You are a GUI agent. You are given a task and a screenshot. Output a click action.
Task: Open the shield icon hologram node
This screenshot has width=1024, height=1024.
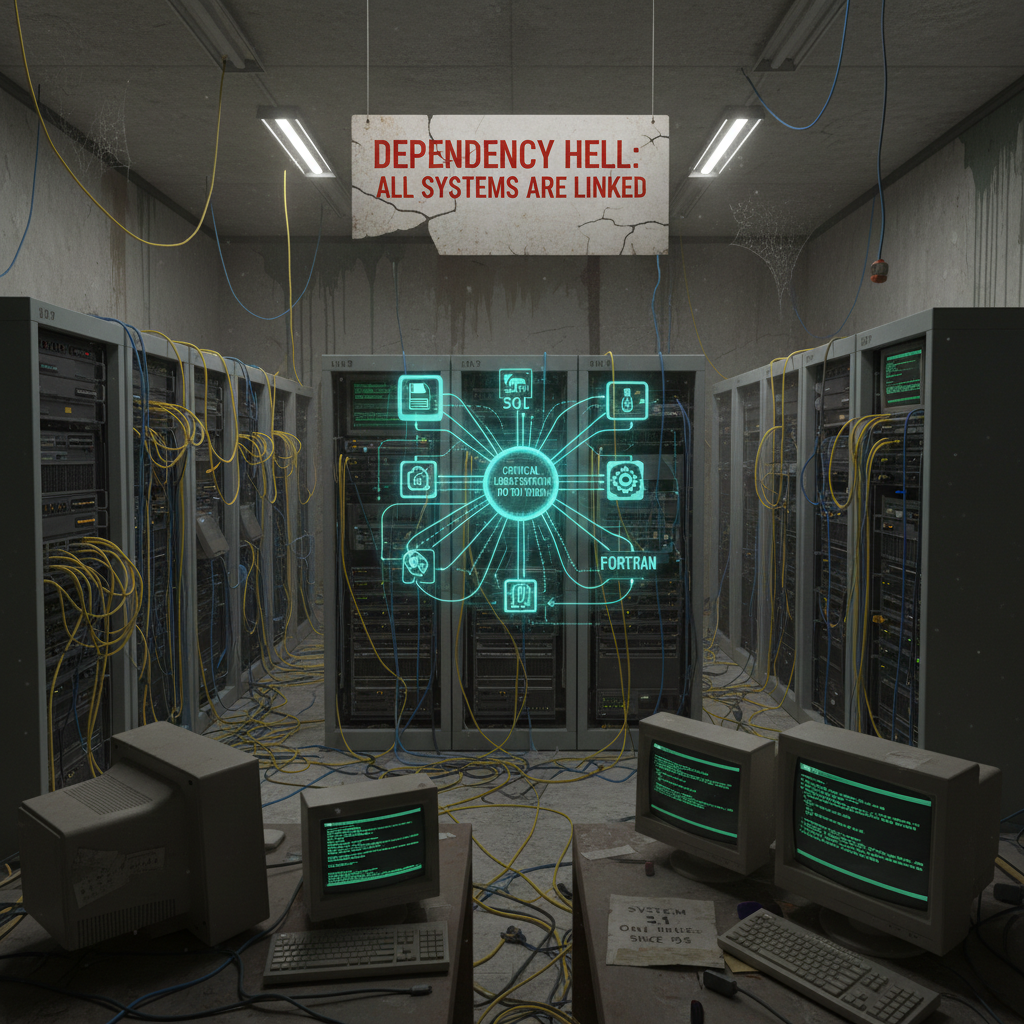(418, 567)
